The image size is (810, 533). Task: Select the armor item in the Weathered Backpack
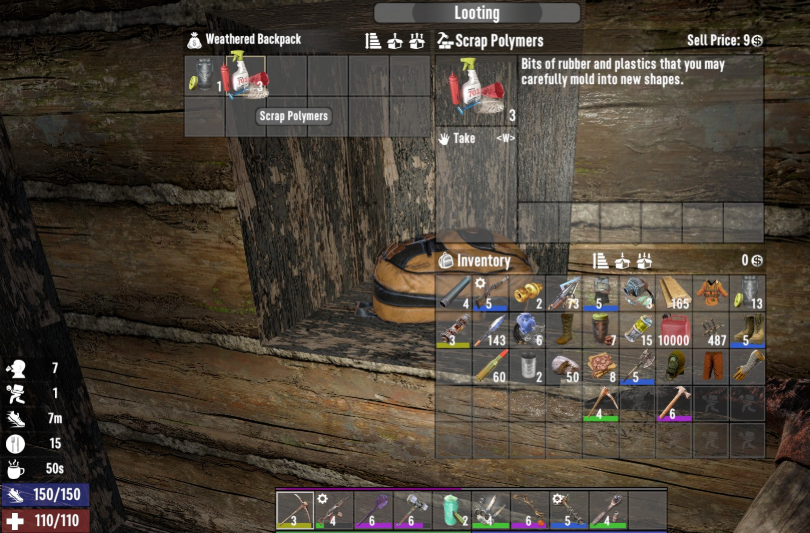(205, 76)
